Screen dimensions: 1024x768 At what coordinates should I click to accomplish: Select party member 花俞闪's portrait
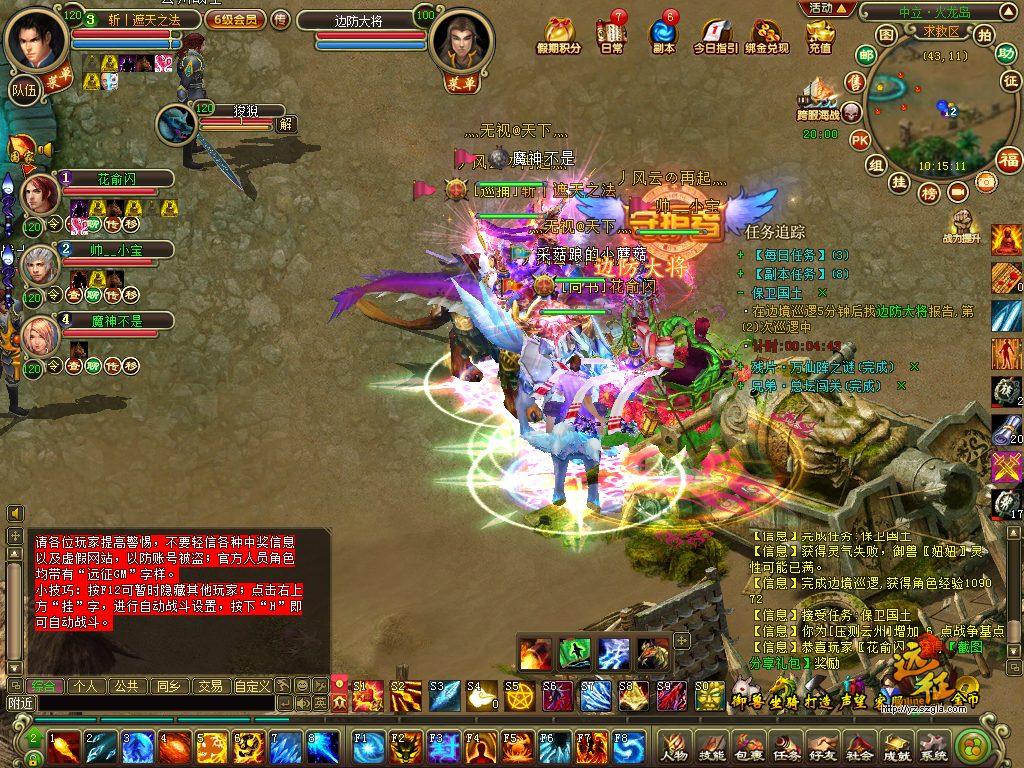(40, 195)
